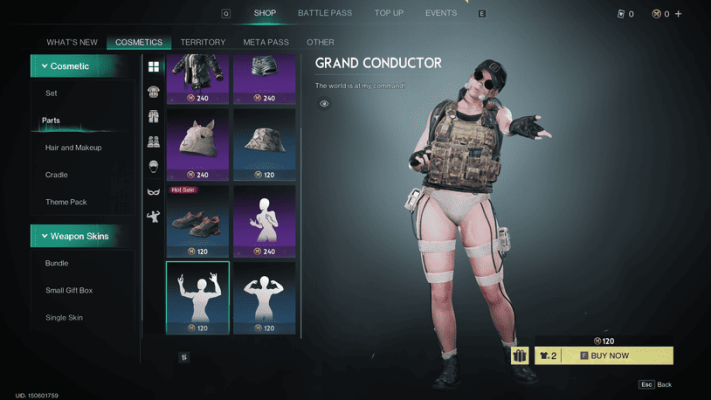Collapse the Weapon Skins section

click(83, 236)
